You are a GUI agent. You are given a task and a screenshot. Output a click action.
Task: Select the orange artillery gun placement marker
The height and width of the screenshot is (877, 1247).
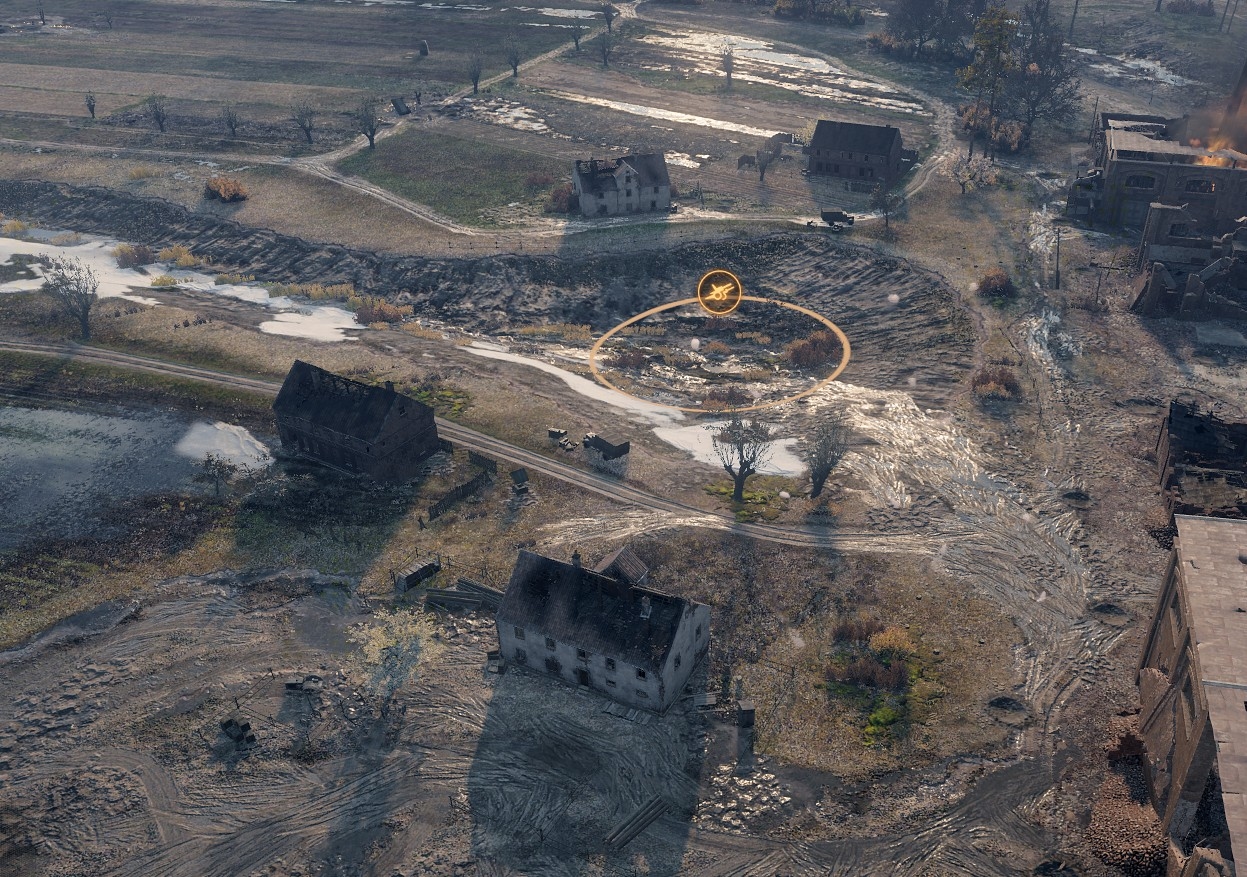[719, 292]
